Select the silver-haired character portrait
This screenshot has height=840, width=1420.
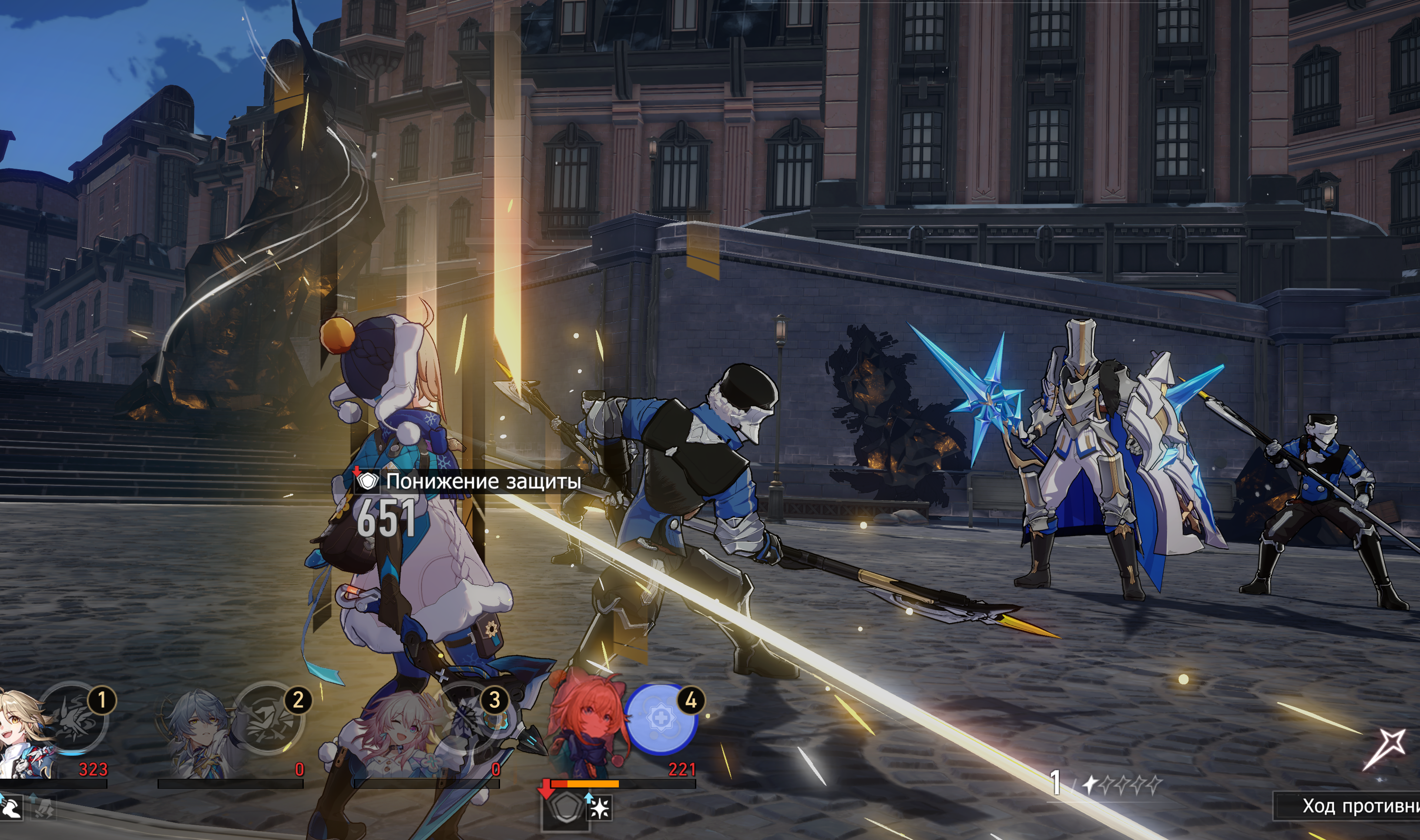[198, 733]
